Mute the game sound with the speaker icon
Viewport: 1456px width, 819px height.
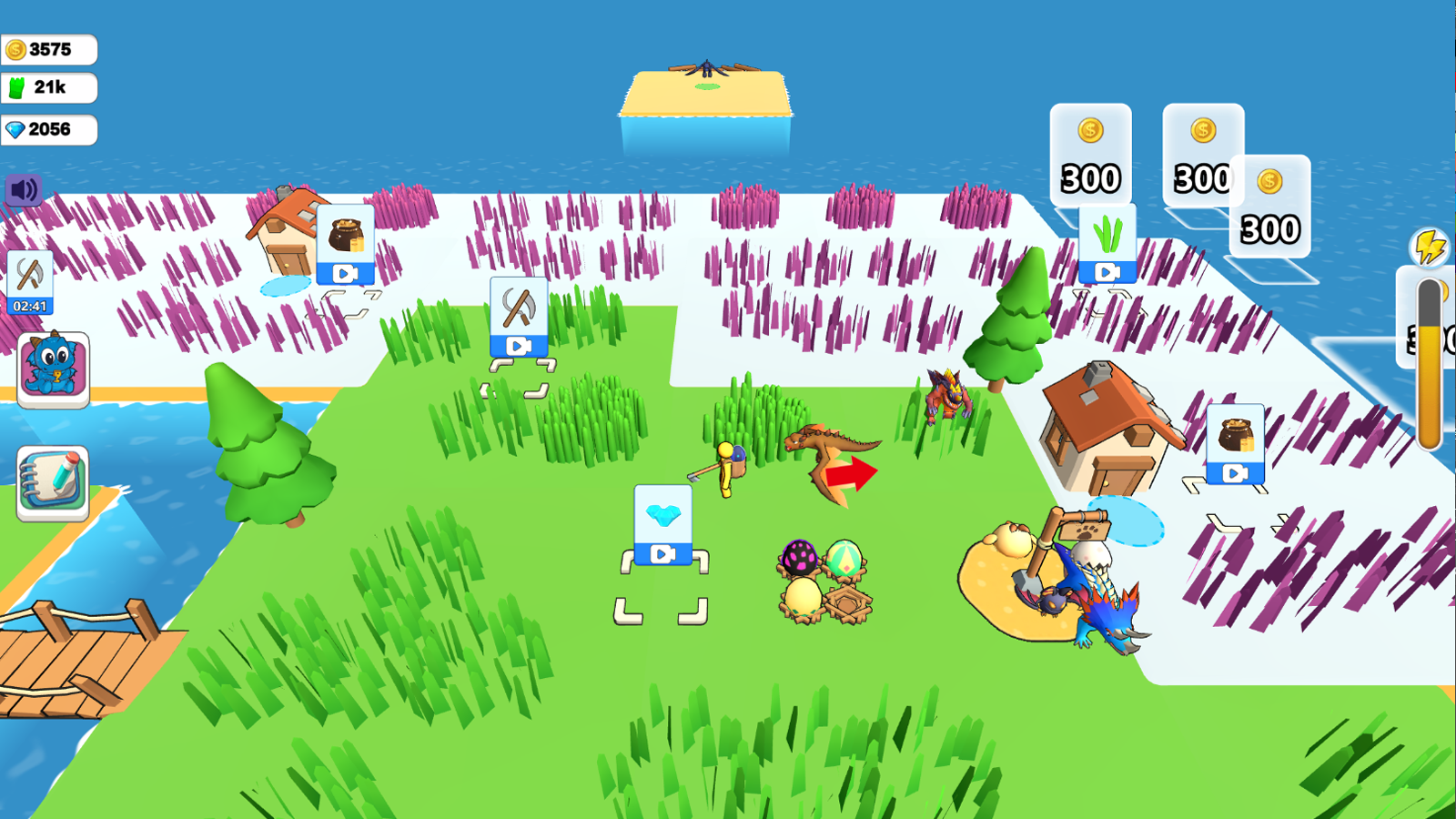25,189
